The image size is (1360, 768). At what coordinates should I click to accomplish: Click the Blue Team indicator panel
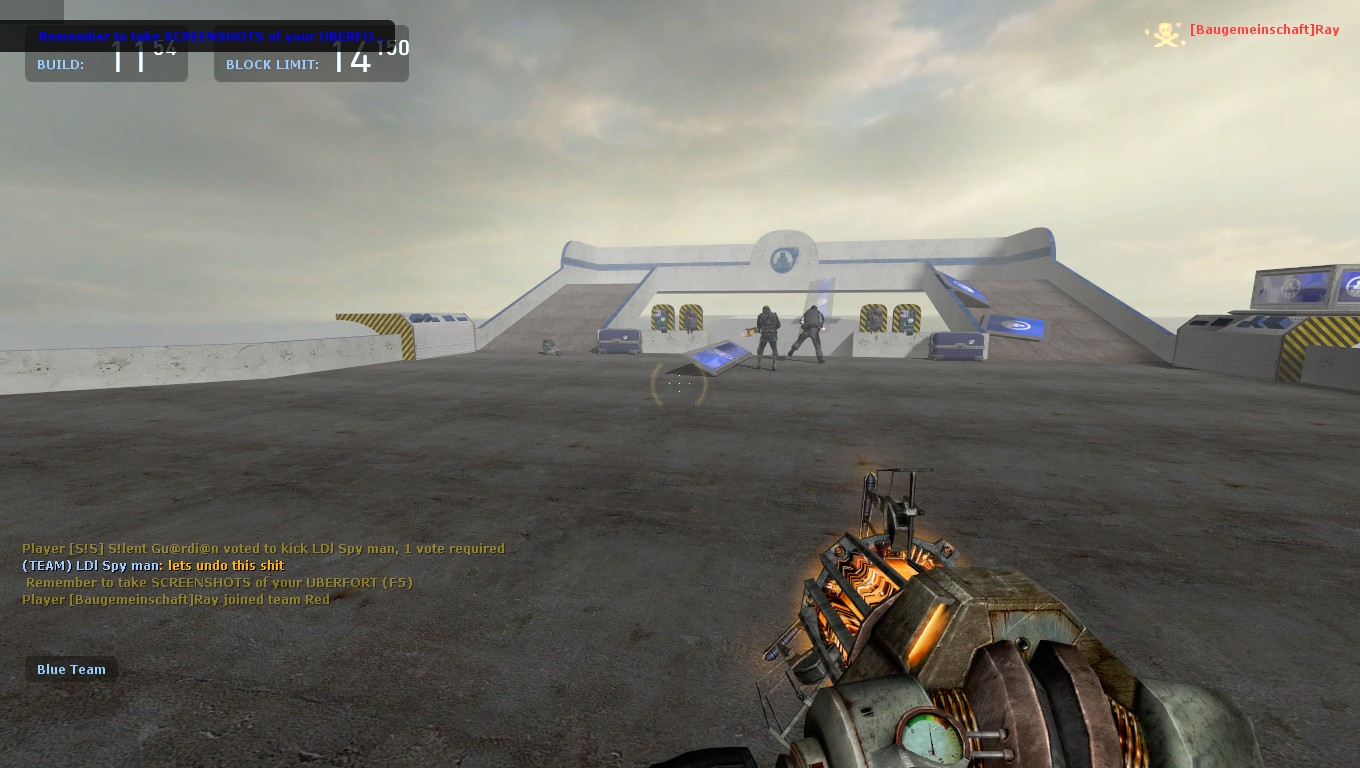coord(71,669)
